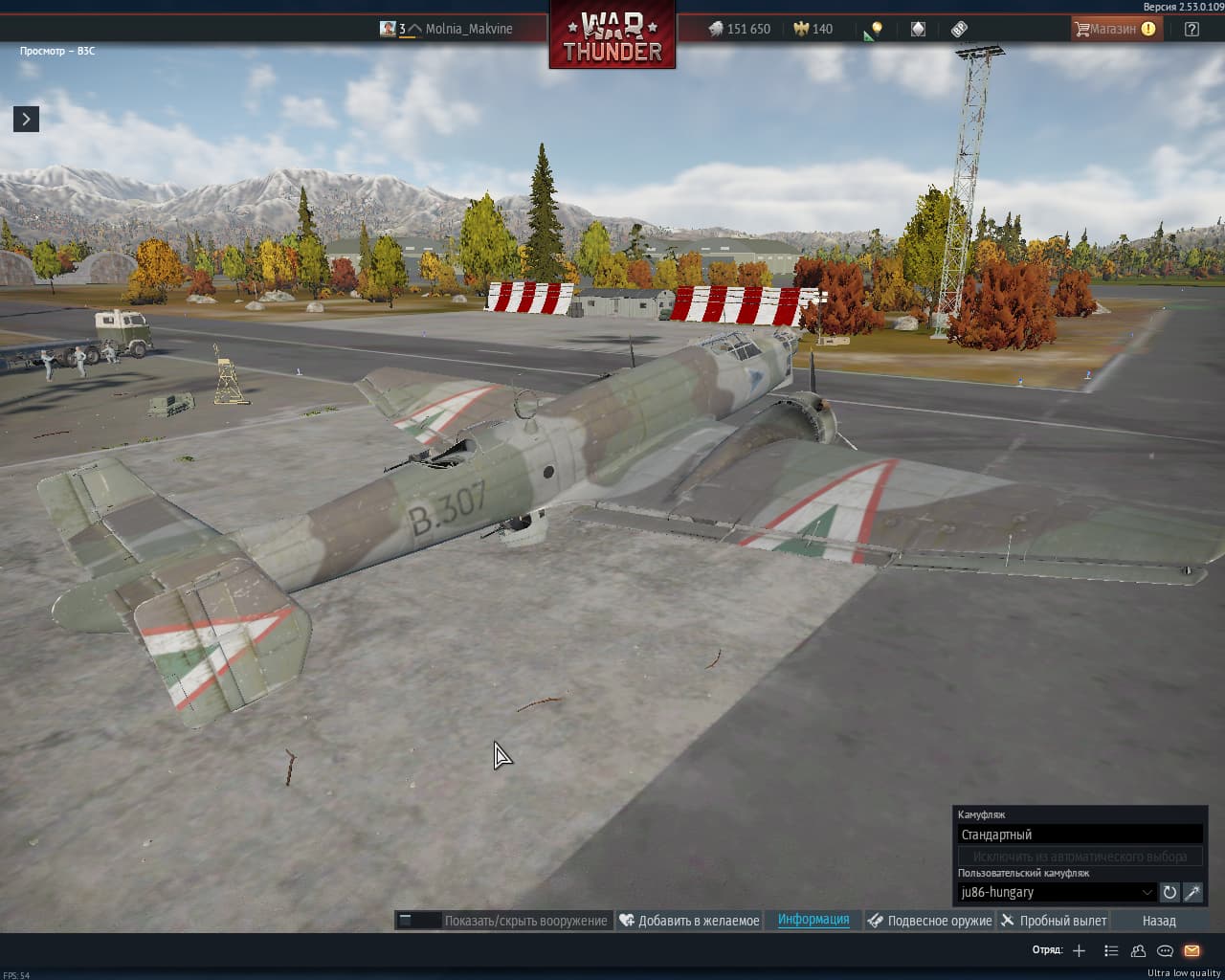Open the lightbulb research icon
The width and height of the screenshot is (1225, 980).
click(873, 30)
